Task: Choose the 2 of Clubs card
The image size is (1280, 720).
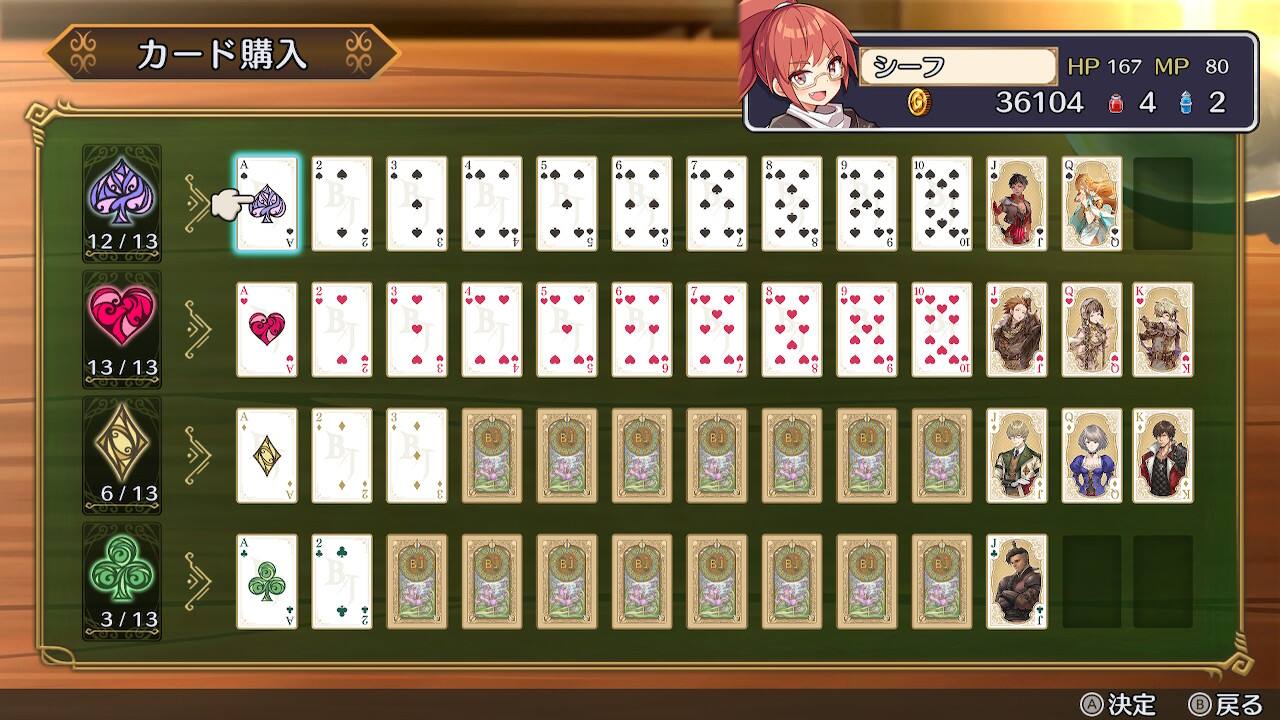Action: (342, 582)
